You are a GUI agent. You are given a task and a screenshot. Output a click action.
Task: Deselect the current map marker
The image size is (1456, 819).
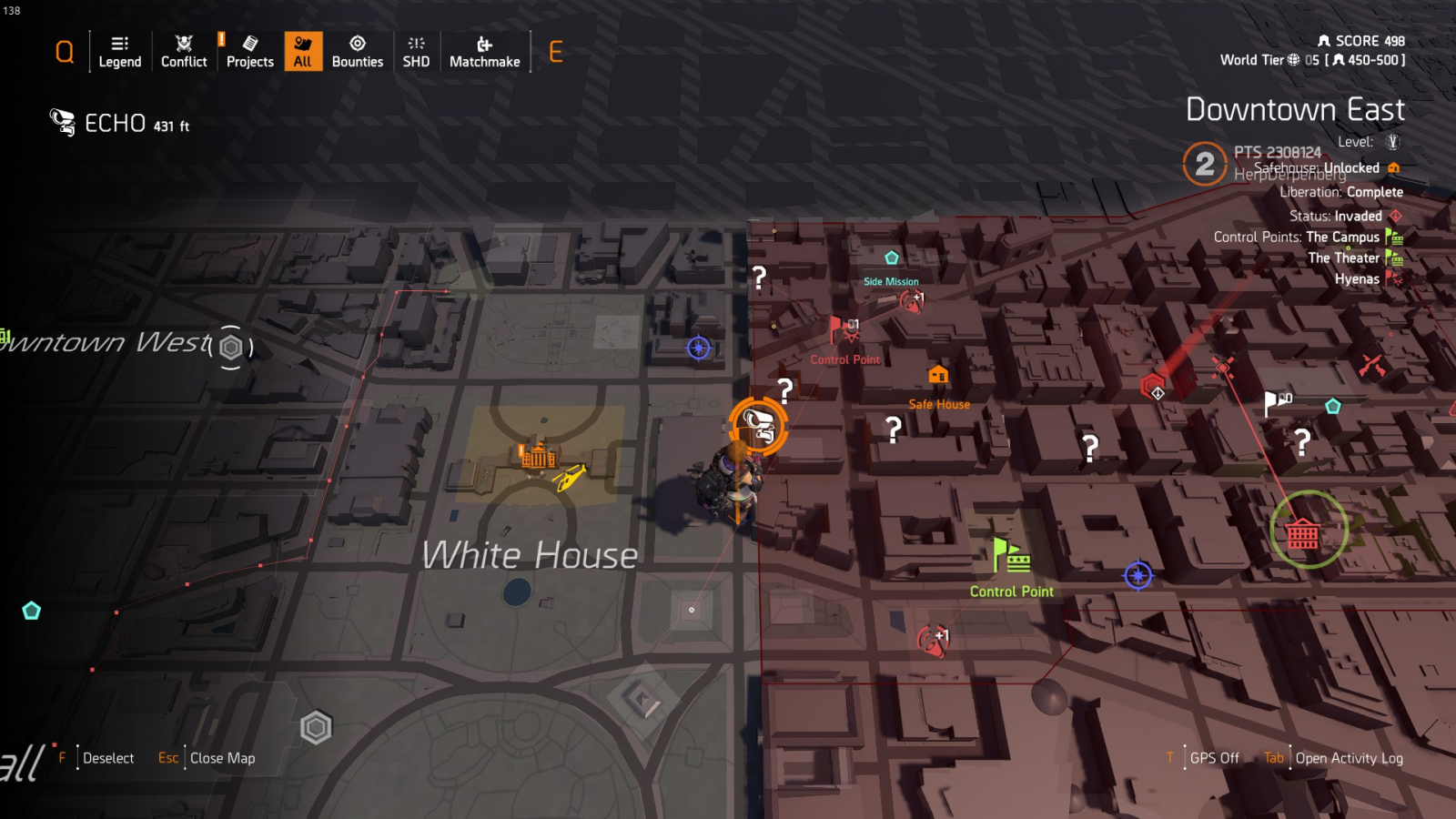[107, 758]
